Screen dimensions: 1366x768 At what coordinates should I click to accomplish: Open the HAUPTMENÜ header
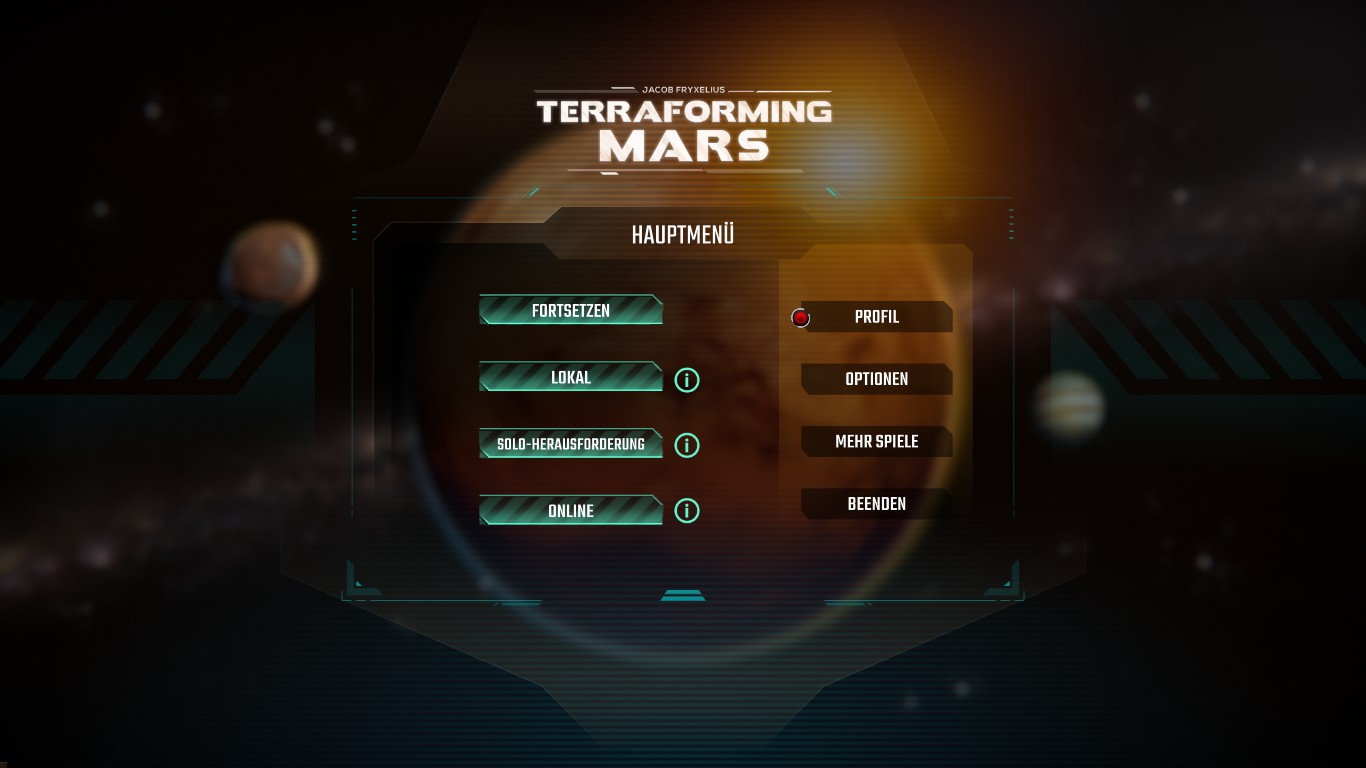click(683, 234)
